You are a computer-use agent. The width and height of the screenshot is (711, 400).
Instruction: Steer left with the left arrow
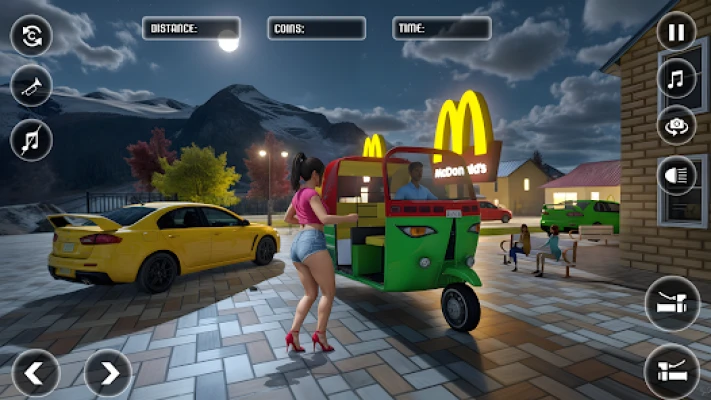click(x=36, y=373)
